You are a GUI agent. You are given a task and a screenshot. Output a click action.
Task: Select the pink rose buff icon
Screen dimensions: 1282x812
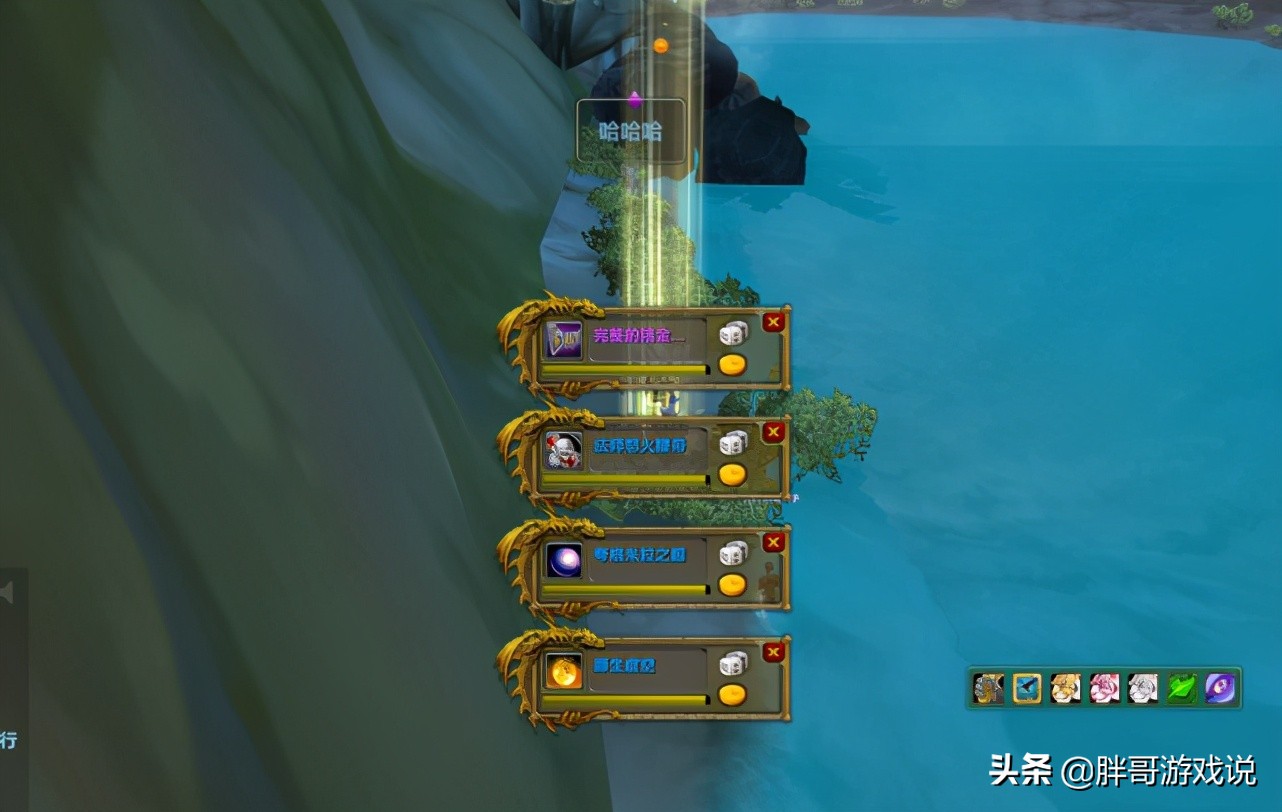click(1103, 687)
